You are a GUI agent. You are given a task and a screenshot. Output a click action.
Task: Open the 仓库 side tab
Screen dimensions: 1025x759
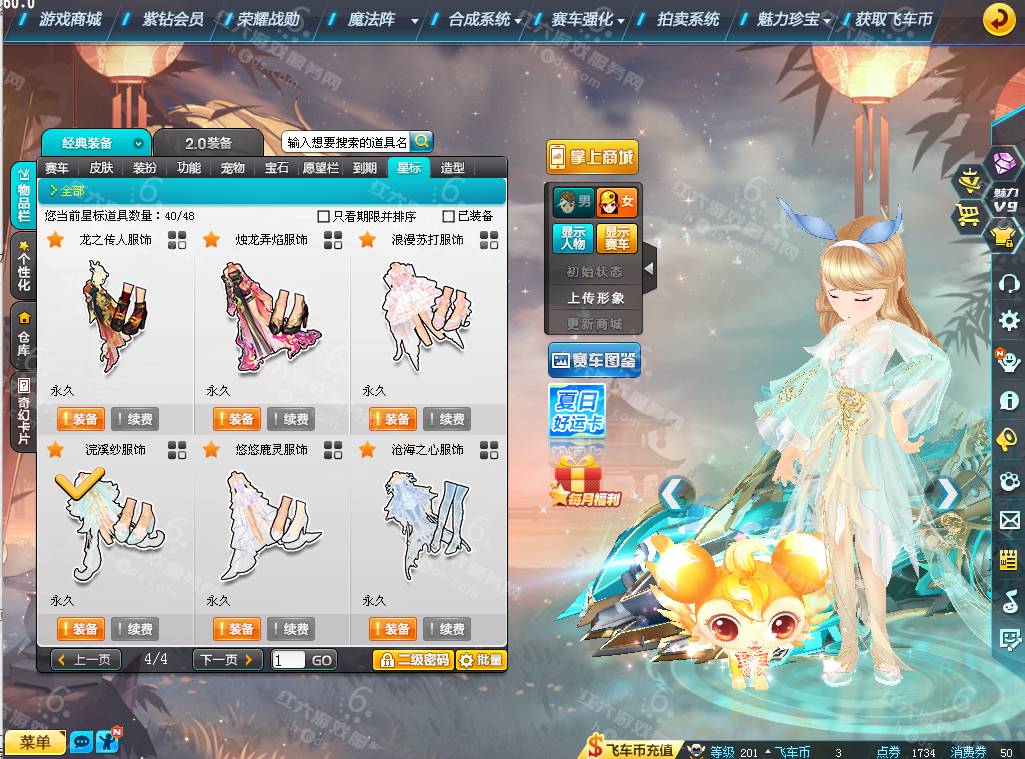(23, 337)
